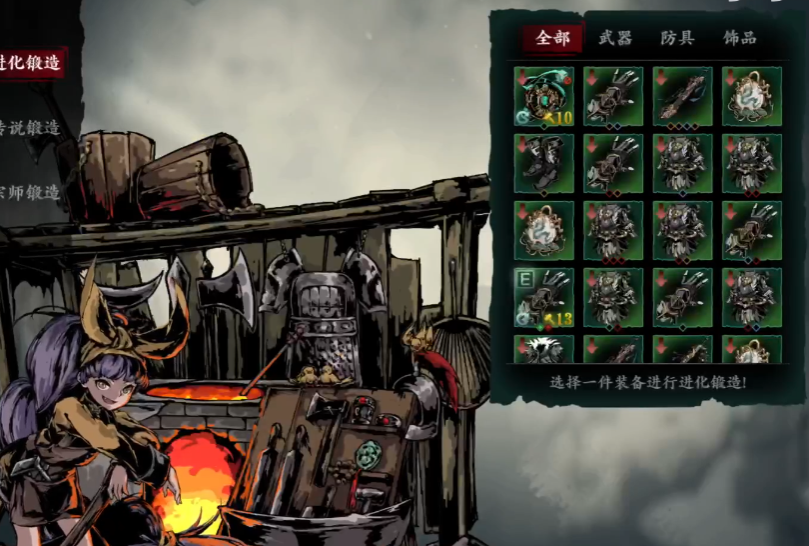Open the 武器 (Weapons) tab

pos(615,38)
